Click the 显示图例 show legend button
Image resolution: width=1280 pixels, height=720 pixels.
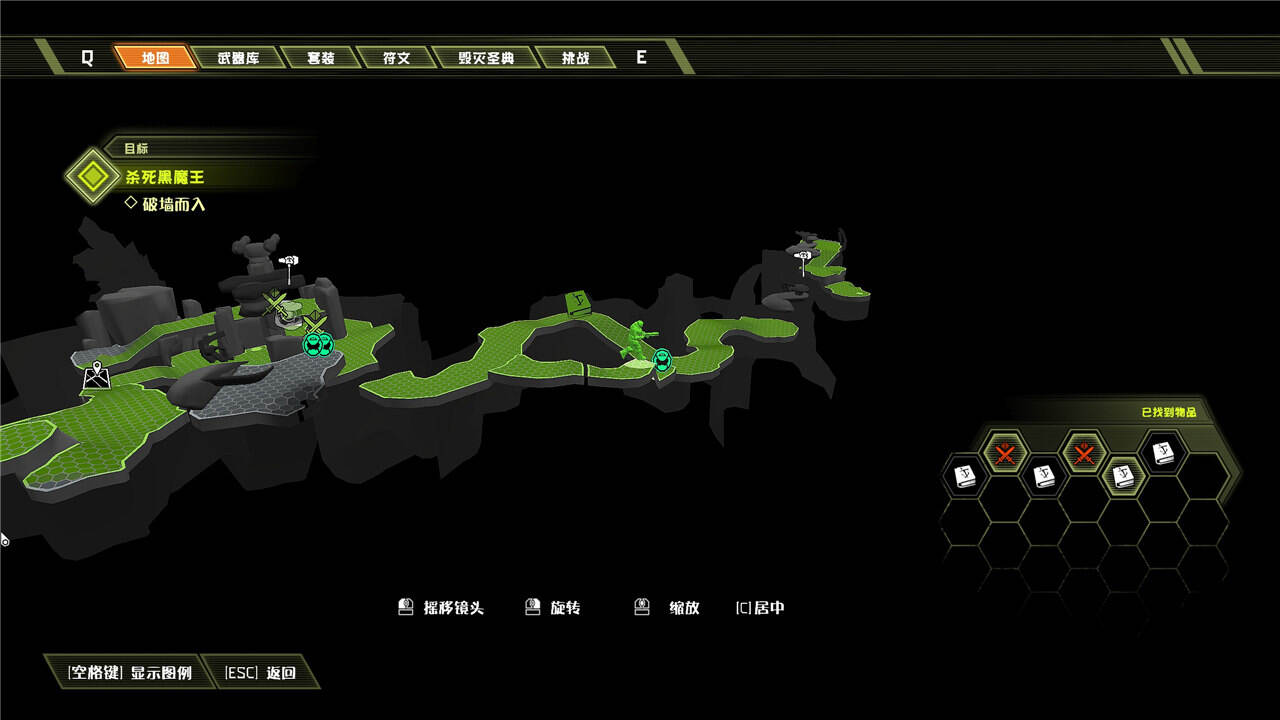pos(129,672)
